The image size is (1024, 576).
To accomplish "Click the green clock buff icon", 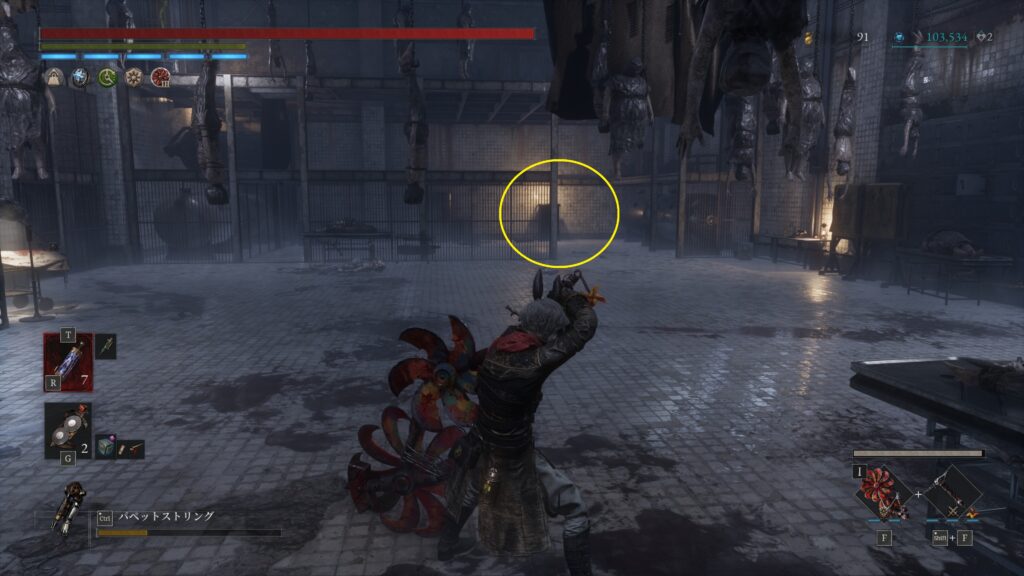I will [107, 77].
